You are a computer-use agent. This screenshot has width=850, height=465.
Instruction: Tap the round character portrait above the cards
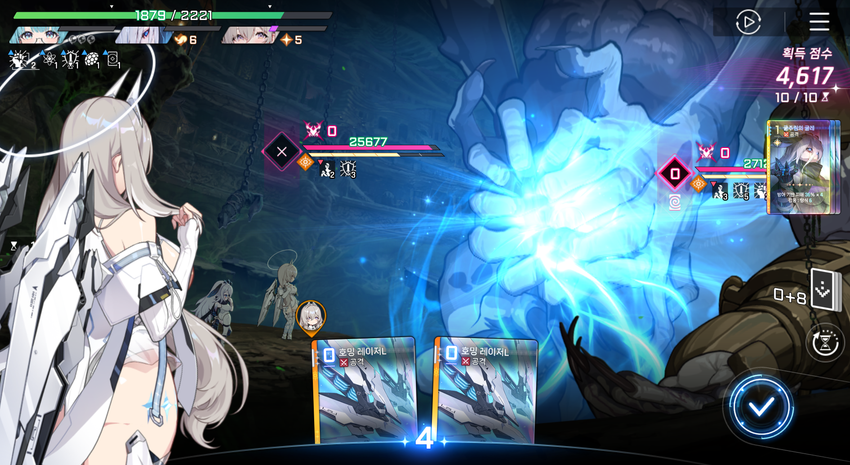(310, 316)
